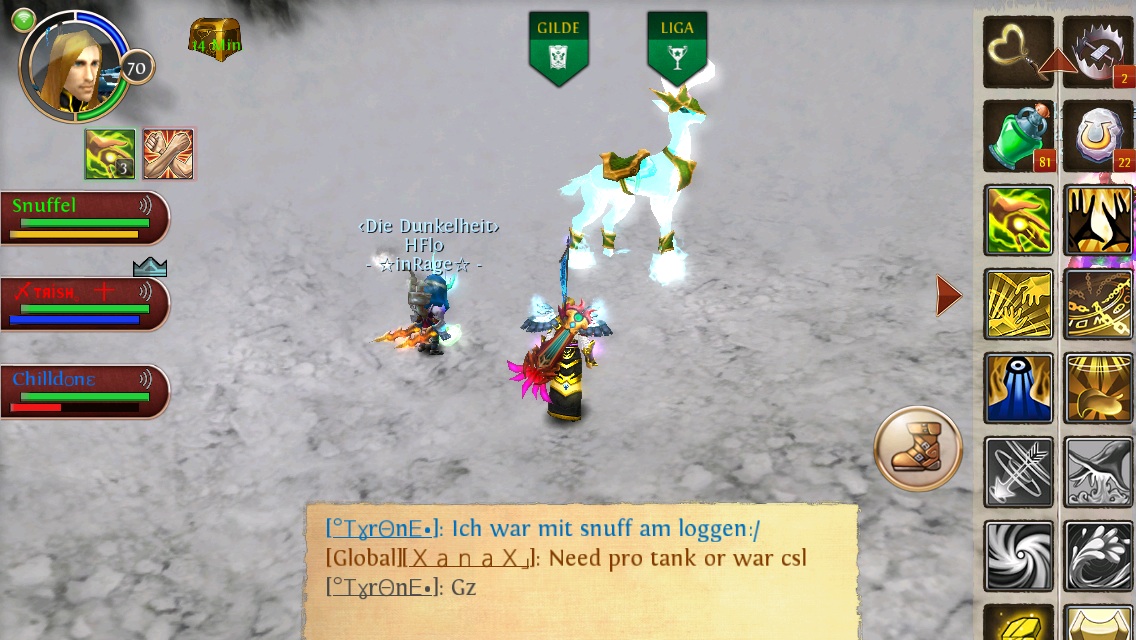Open the golden treasure chest timer
1136x640 pixels.
pos(215,40)
